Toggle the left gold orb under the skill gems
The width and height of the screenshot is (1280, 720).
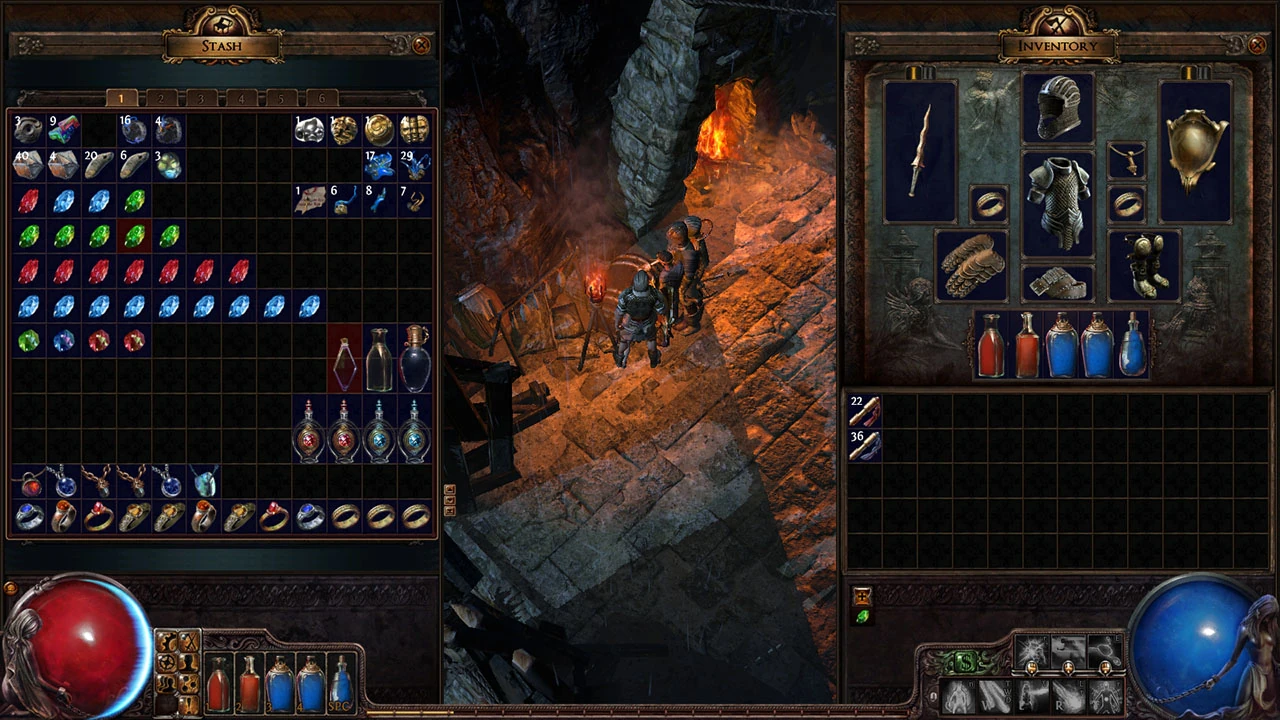[x=1032, y=668]
